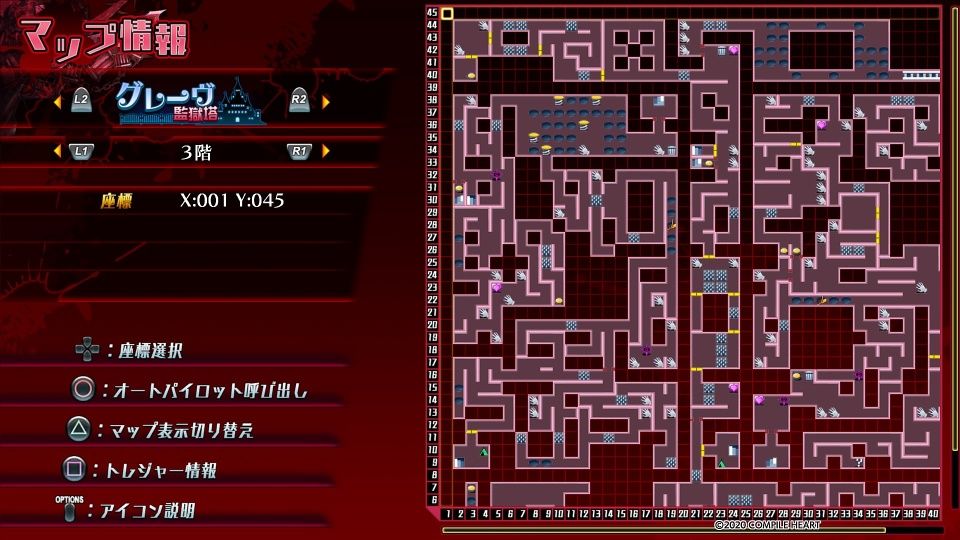The height and width of the screenshot is (540, 960).
Task: Click the horizontal scrollbar below the map
Action: point(690,529)
